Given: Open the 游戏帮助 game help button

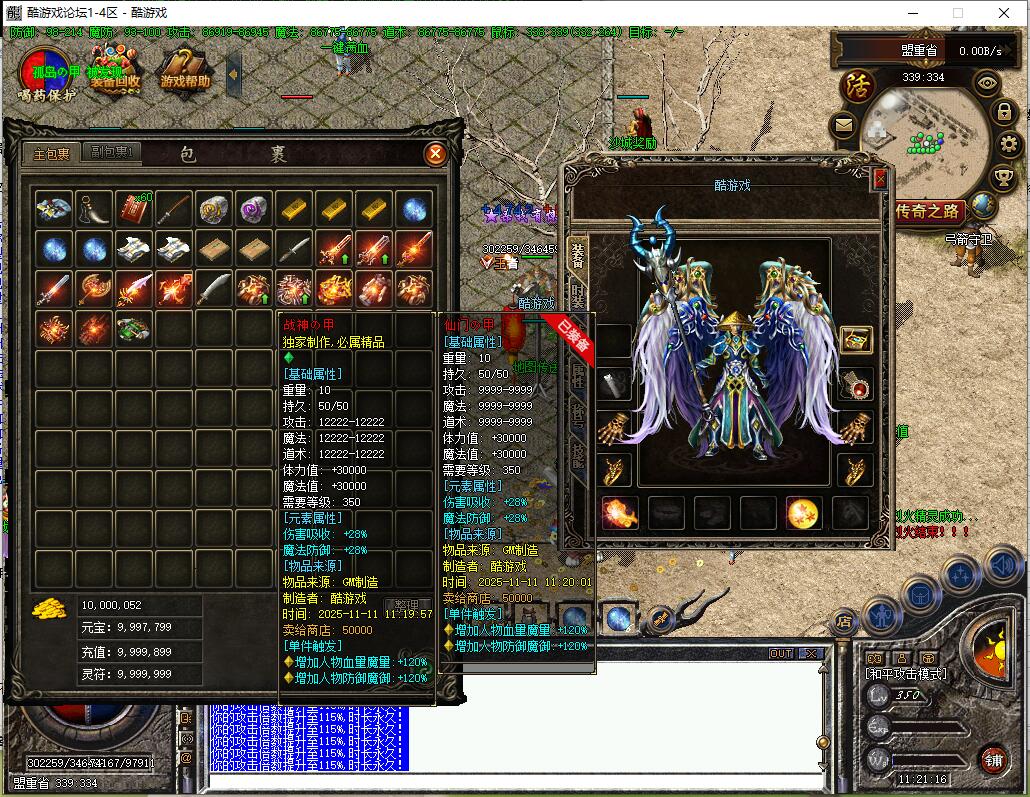Looking at the screenshot, I should 186,76.
